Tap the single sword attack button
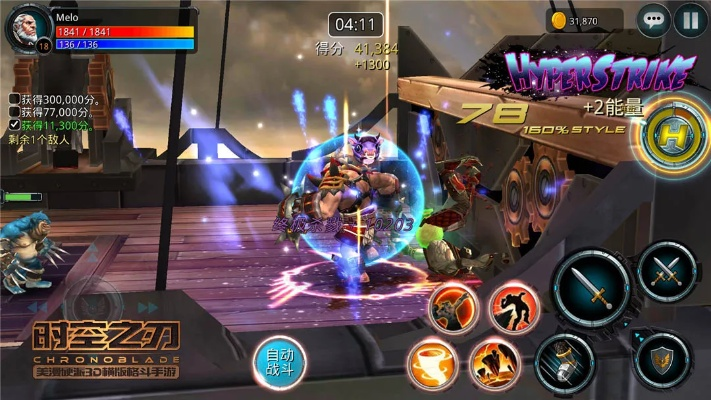 tap(593, 289)
